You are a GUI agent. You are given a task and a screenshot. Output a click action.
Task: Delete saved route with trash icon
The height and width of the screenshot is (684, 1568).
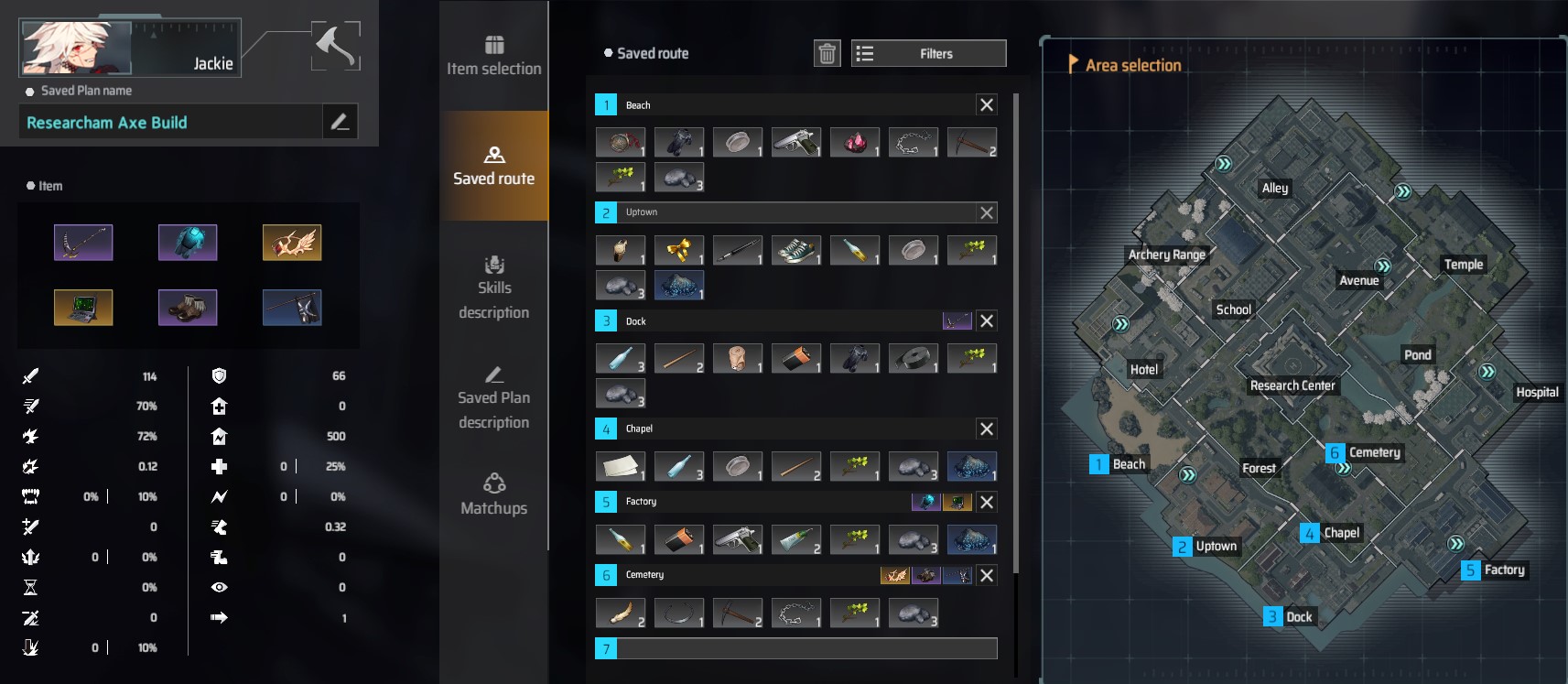pyautogui.click(x=827, y=54)
